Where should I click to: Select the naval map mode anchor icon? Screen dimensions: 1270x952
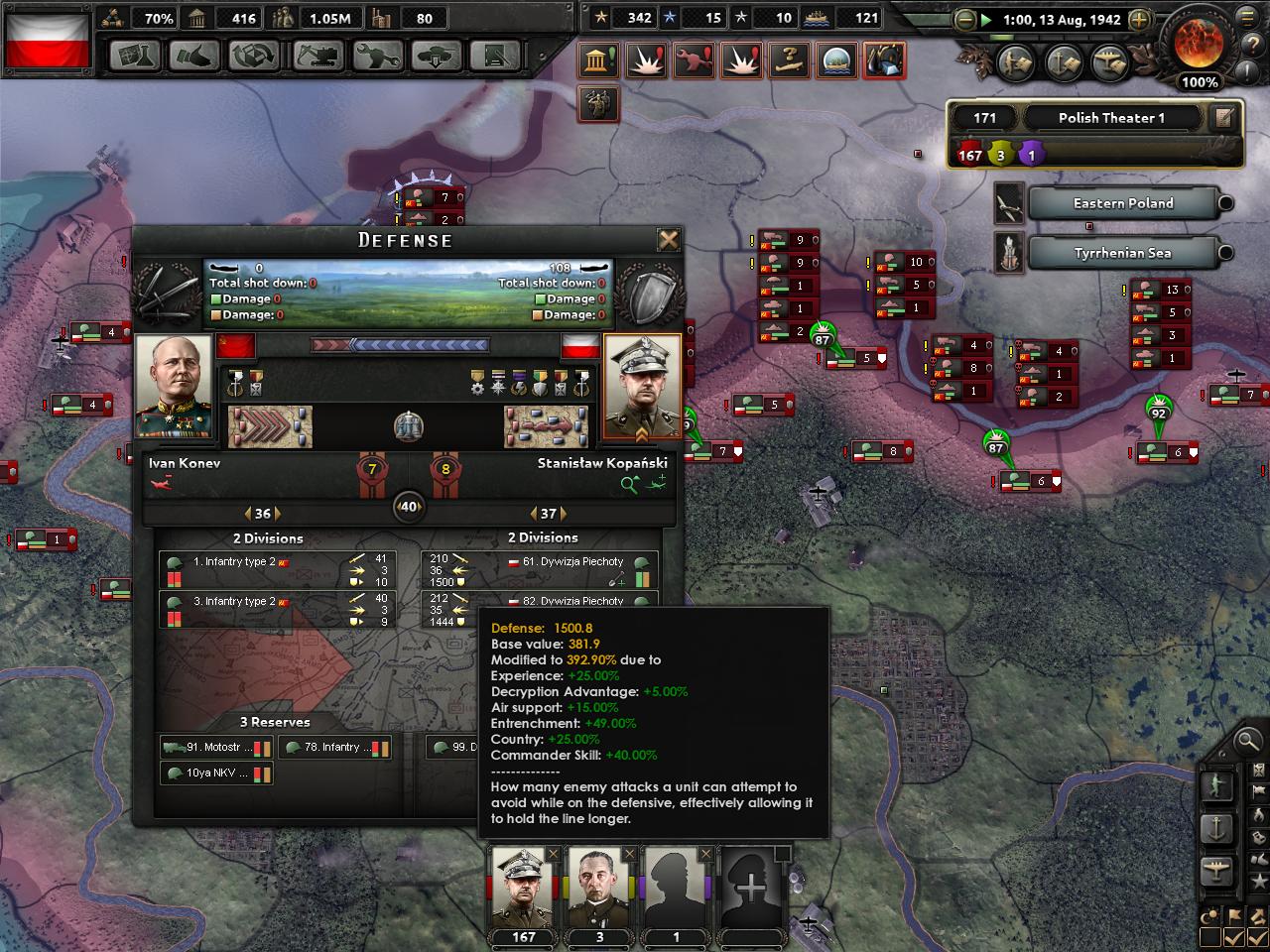pos(1217,828)
